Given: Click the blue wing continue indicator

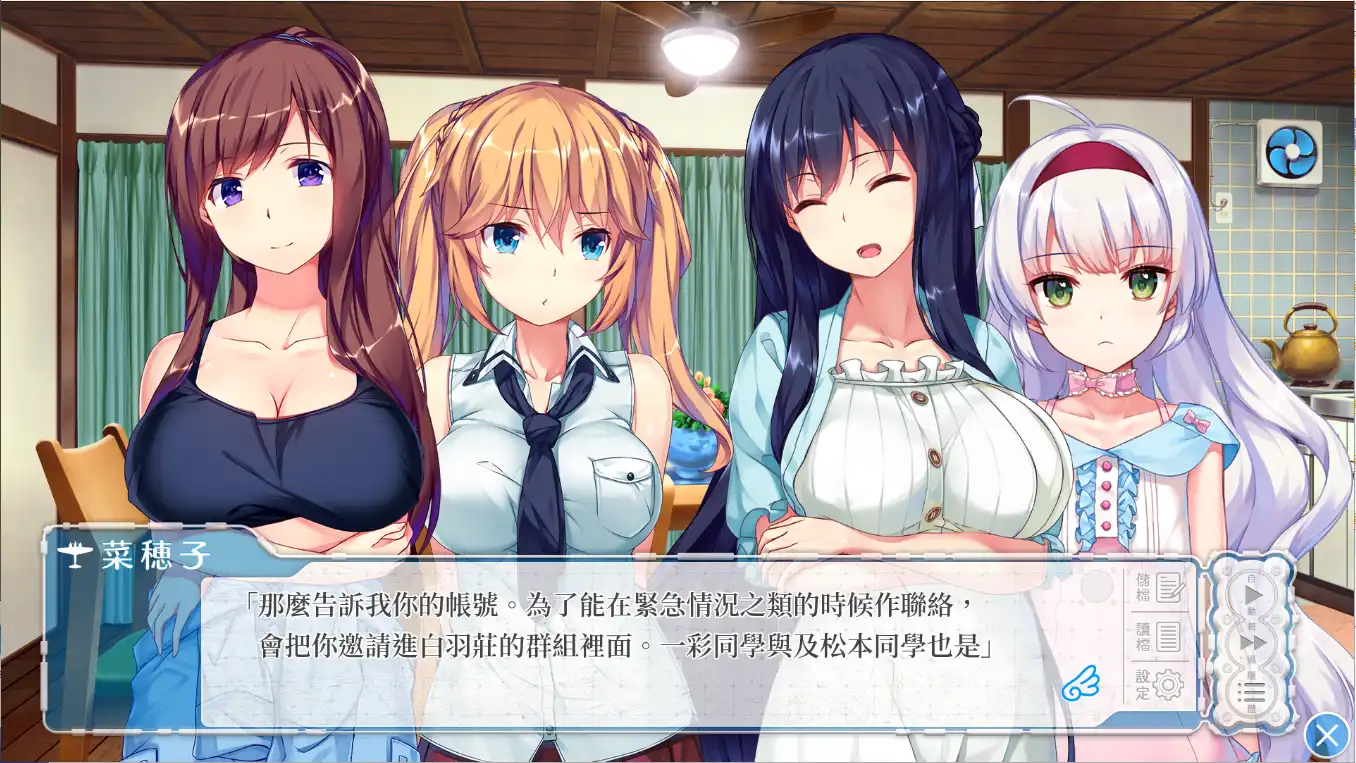Looking at the screenshot, I should (1082, 683).
